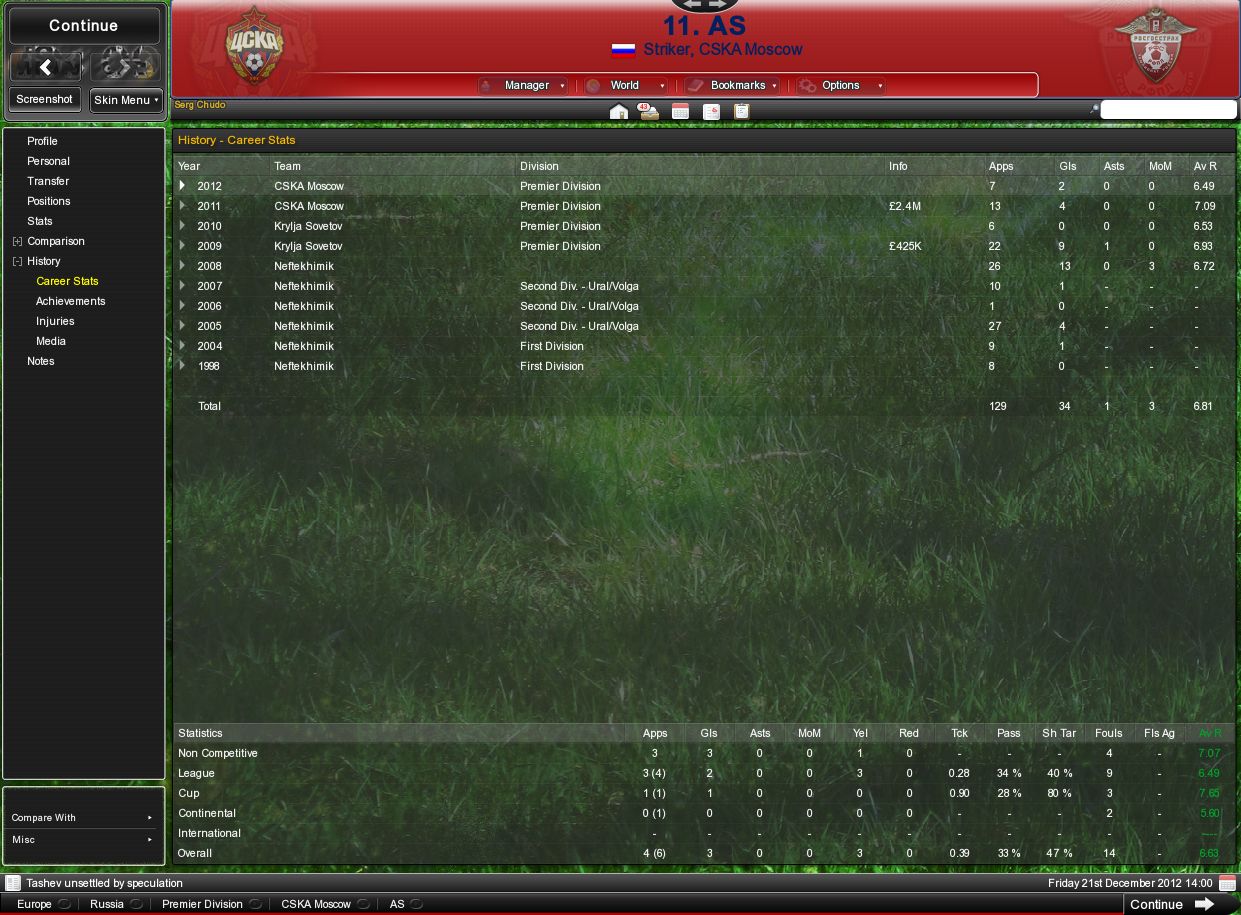Show the Positions section
Viewport: 1241px width, 915px height.
click(48, 201)
